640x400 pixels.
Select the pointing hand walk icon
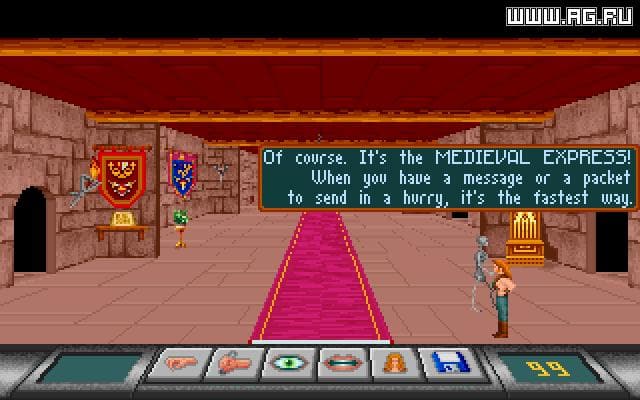[176, 364]
